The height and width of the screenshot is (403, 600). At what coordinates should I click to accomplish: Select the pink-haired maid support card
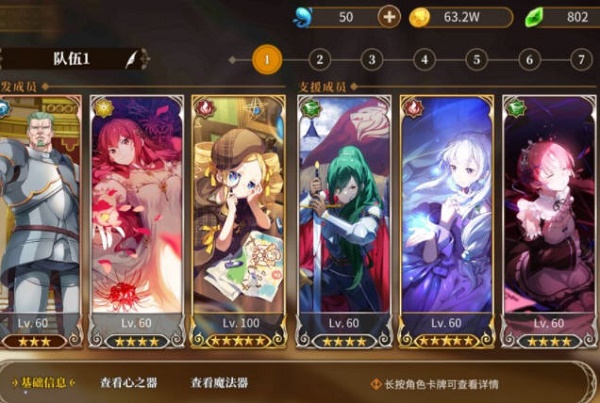(x=549, y=220)
